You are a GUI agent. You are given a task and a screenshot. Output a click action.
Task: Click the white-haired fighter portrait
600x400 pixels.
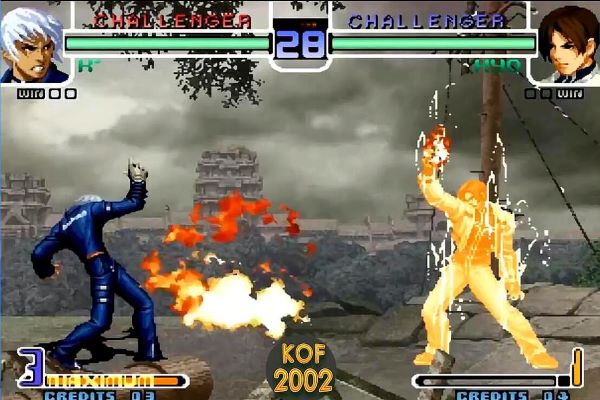[x=31, y=43]
